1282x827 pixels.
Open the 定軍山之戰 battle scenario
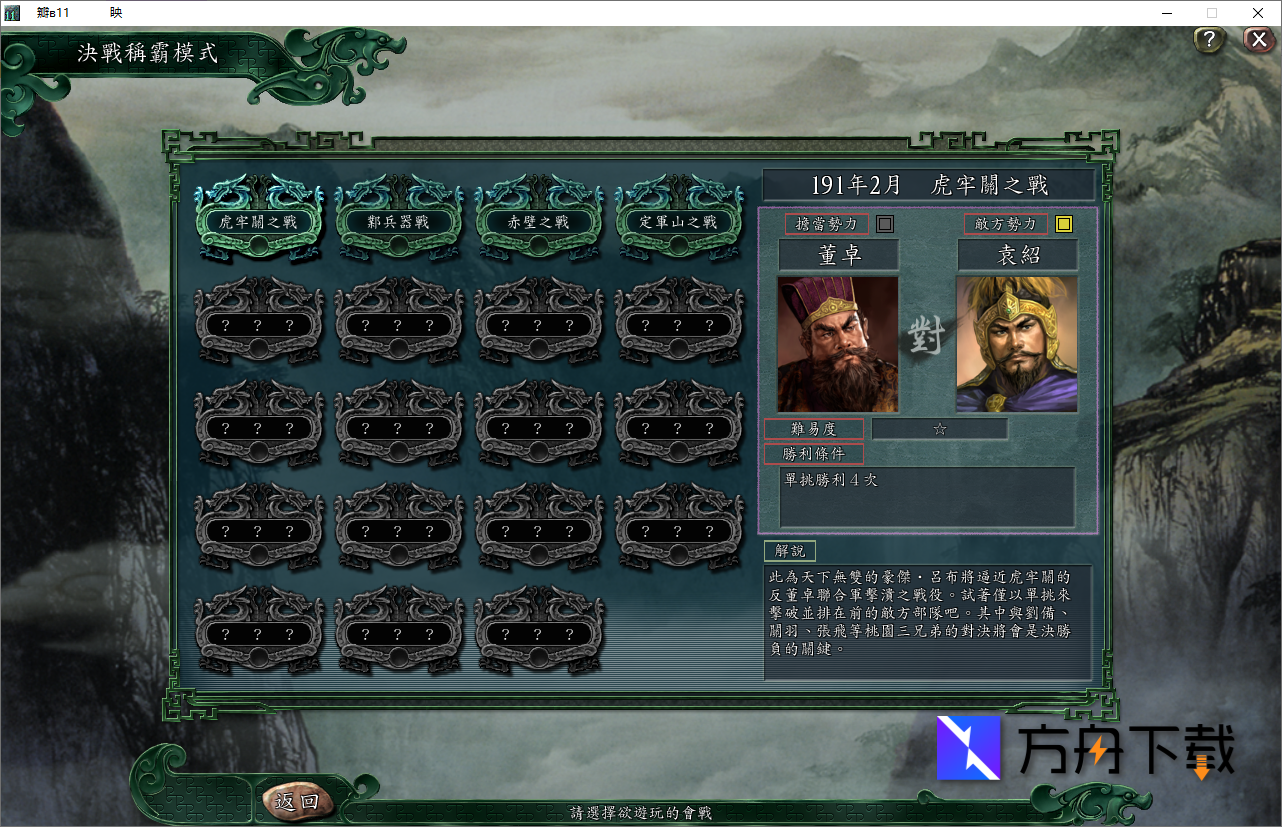click(x=679, y=222)
